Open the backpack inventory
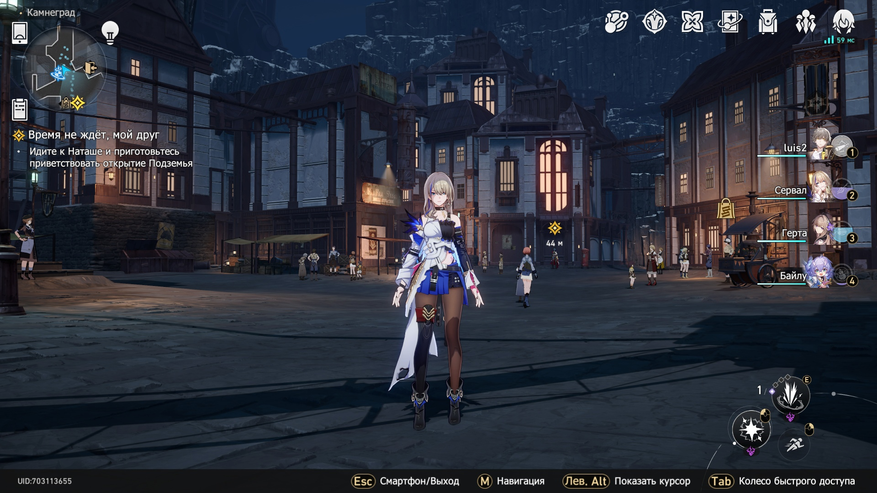Viewport: 877px width, 493px height. point(768,21)
